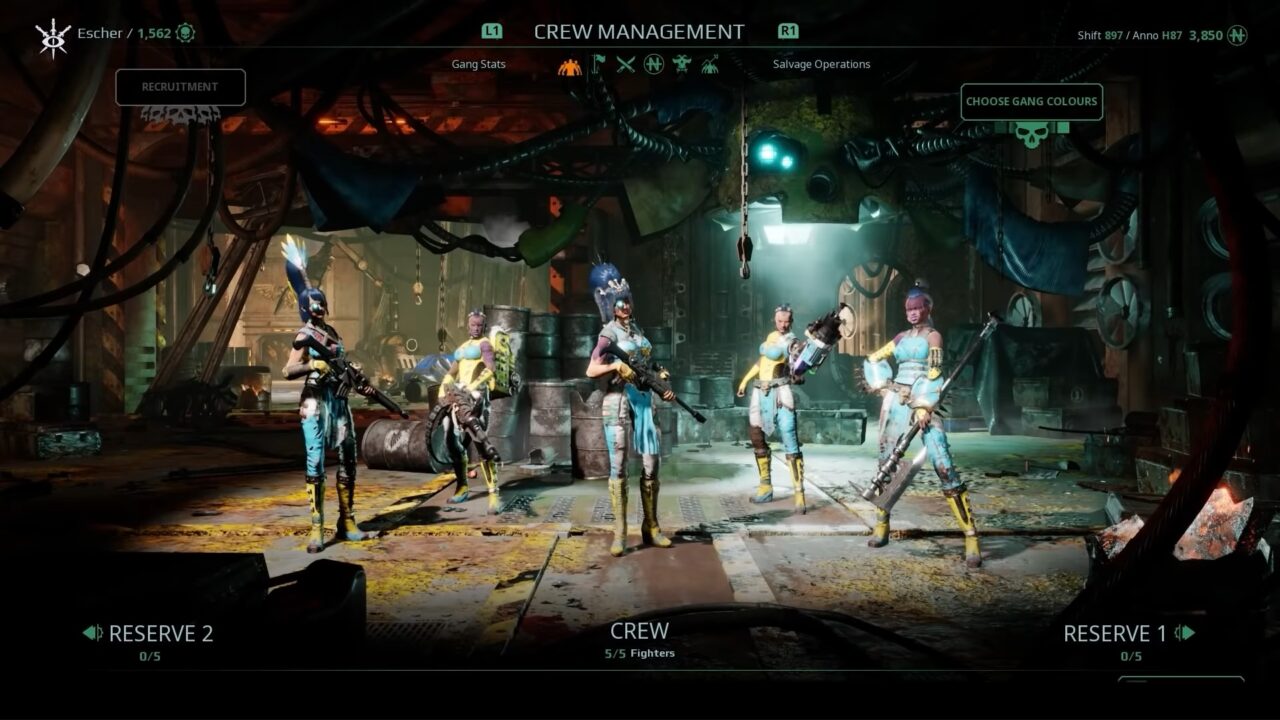This screenshot has height=720, width=1280.
Task: Select the orange crew figures tab icon
Action: click(570, 65)
